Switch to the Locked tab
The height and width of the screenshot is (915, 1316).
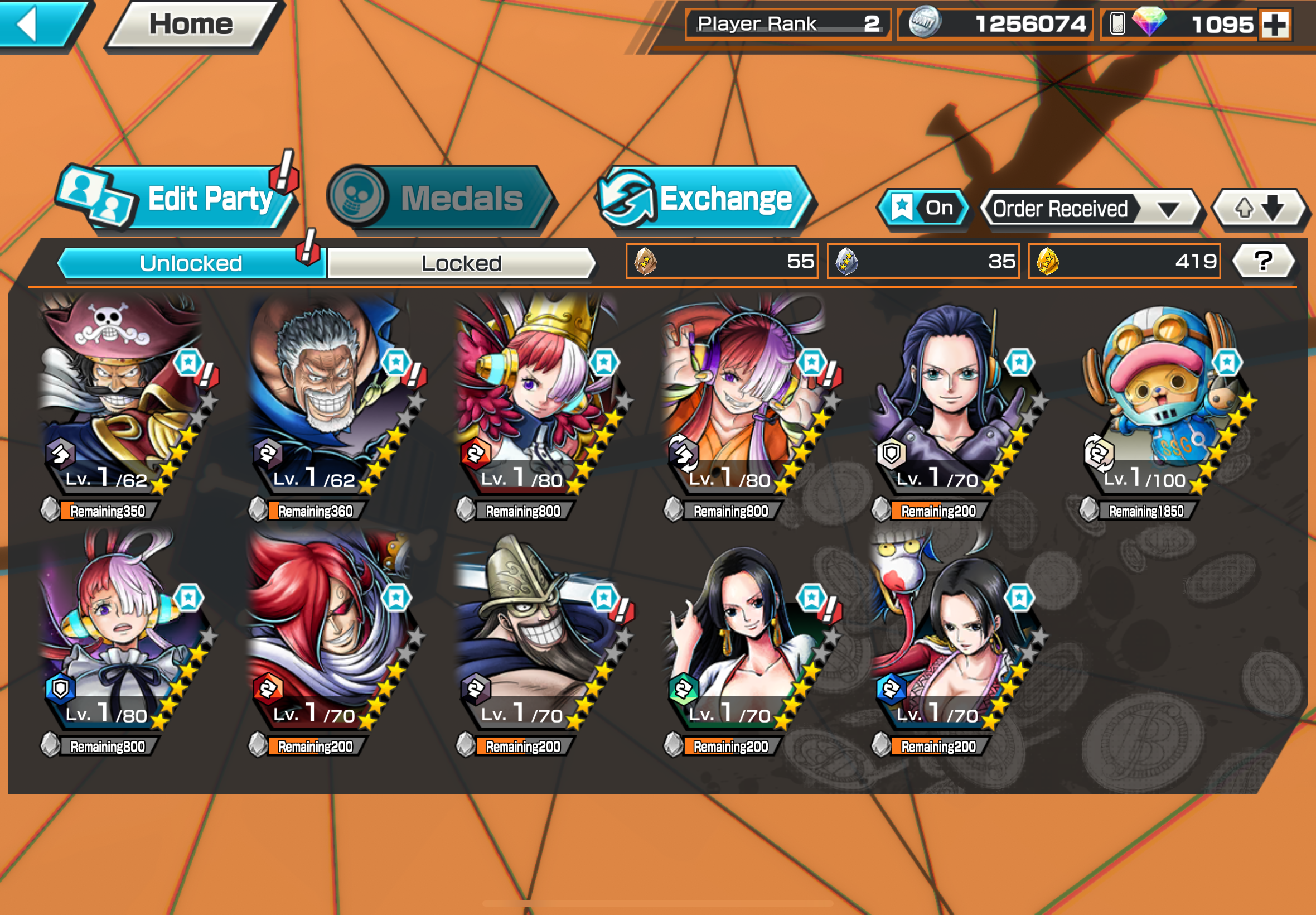461,263
